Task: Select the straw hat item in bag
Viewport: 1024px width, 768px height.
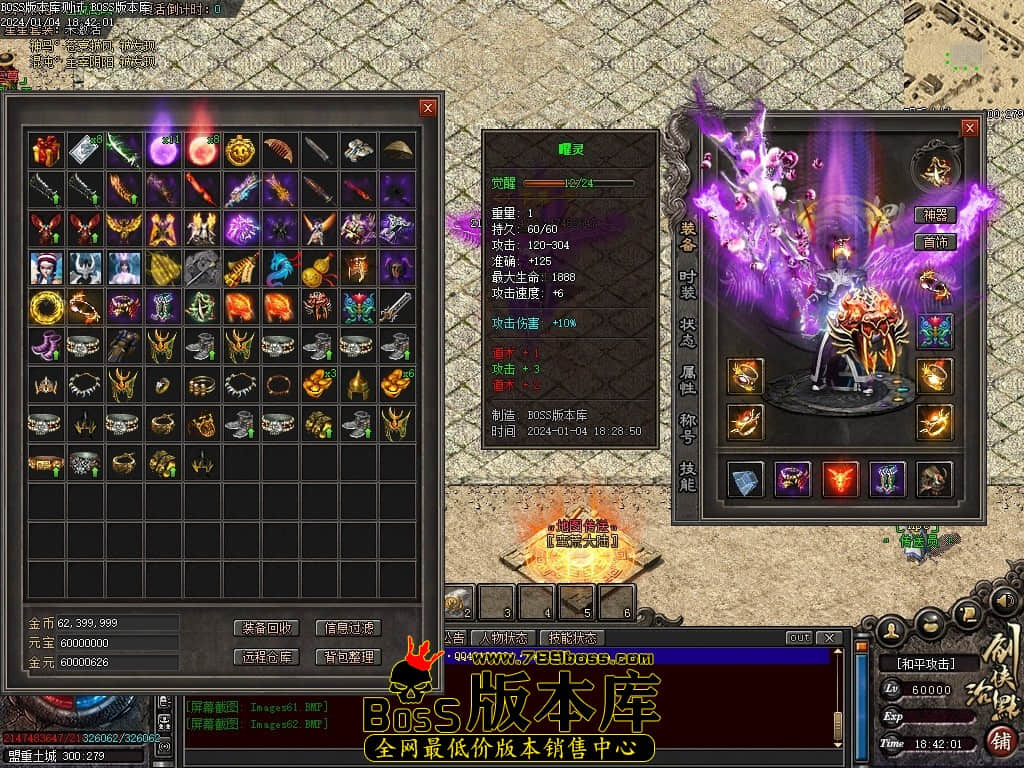Action: [x=397, y=151]
